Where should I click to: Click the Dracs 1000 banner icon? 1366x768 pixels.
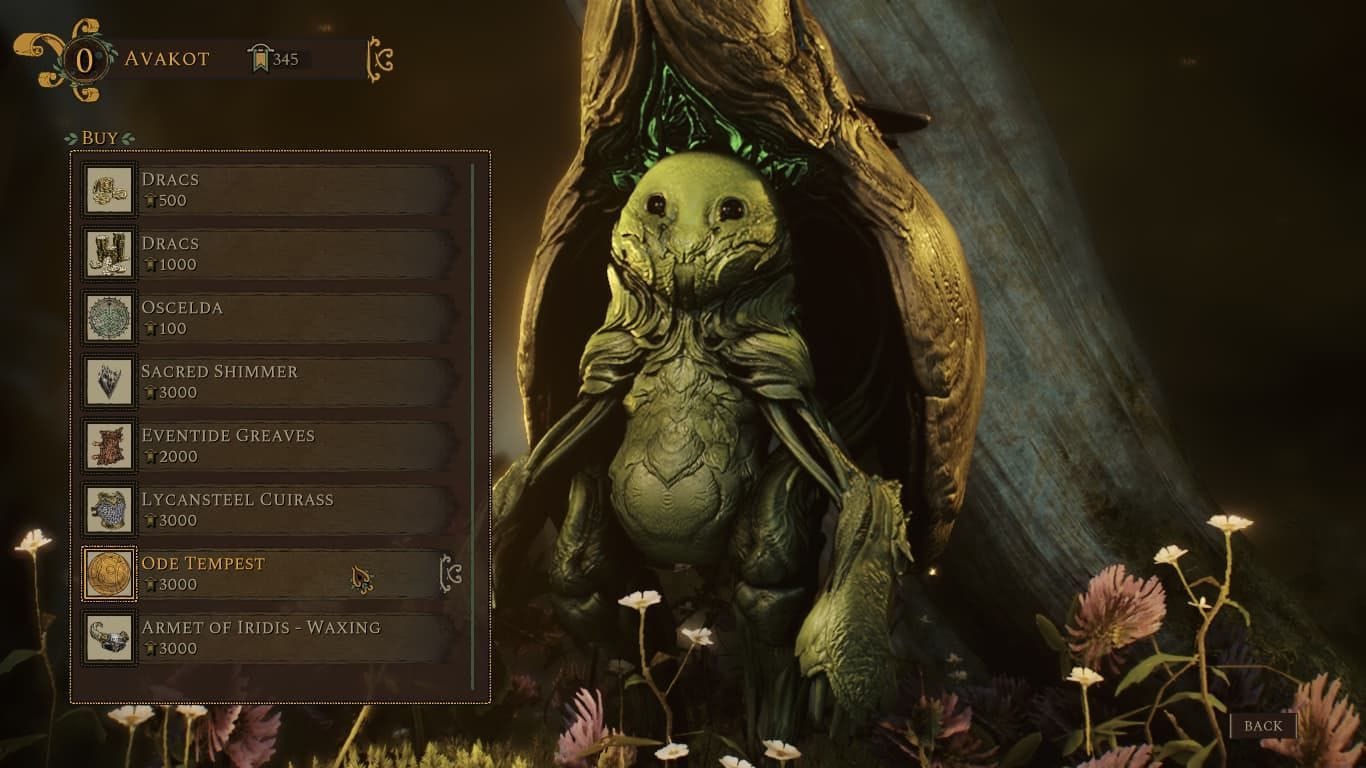coord(108,254)
